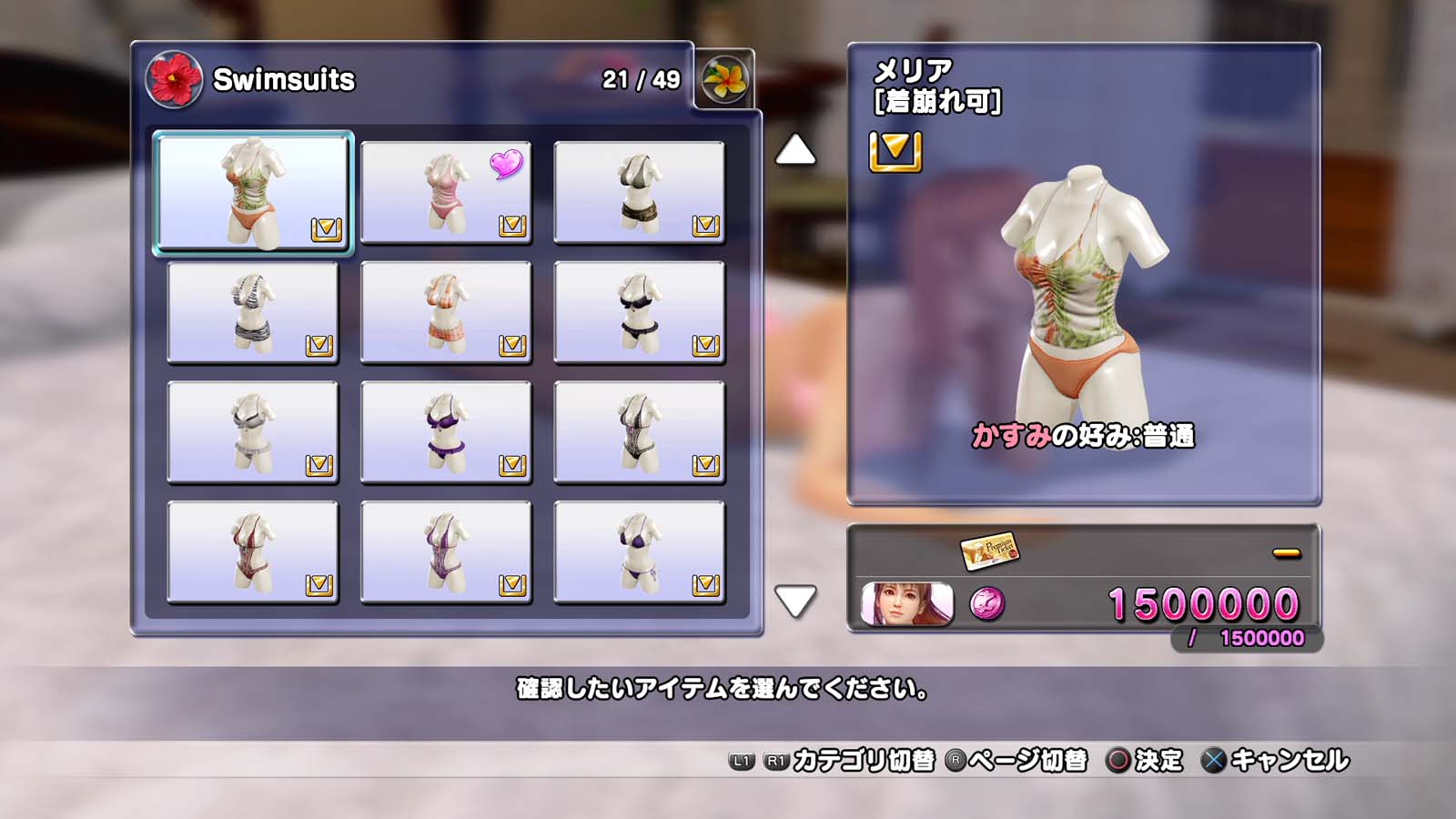Choose the orange plaid bikini

pos(446,312)
